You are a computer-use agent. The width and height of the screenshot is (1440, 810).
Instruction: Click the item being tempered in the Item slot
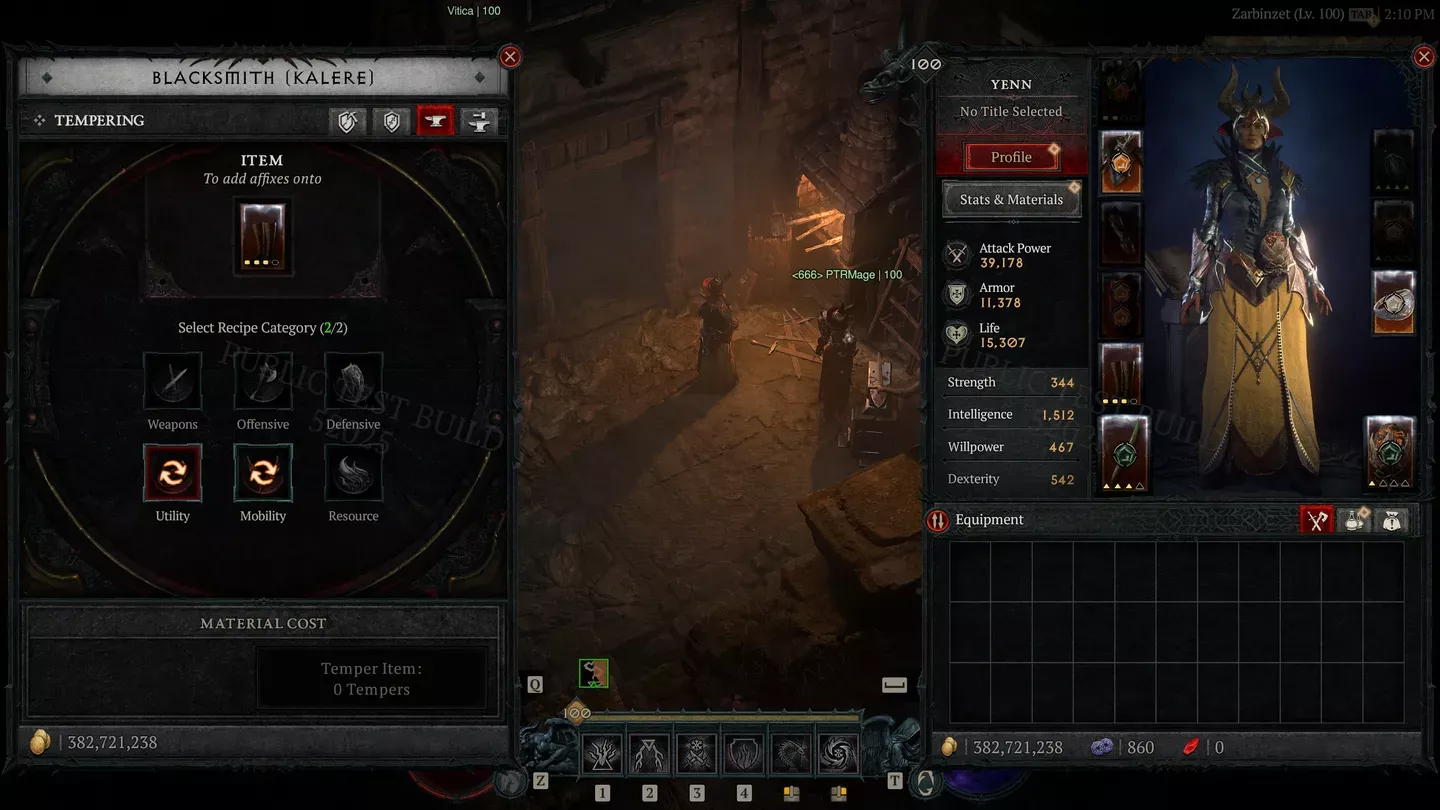263,238
